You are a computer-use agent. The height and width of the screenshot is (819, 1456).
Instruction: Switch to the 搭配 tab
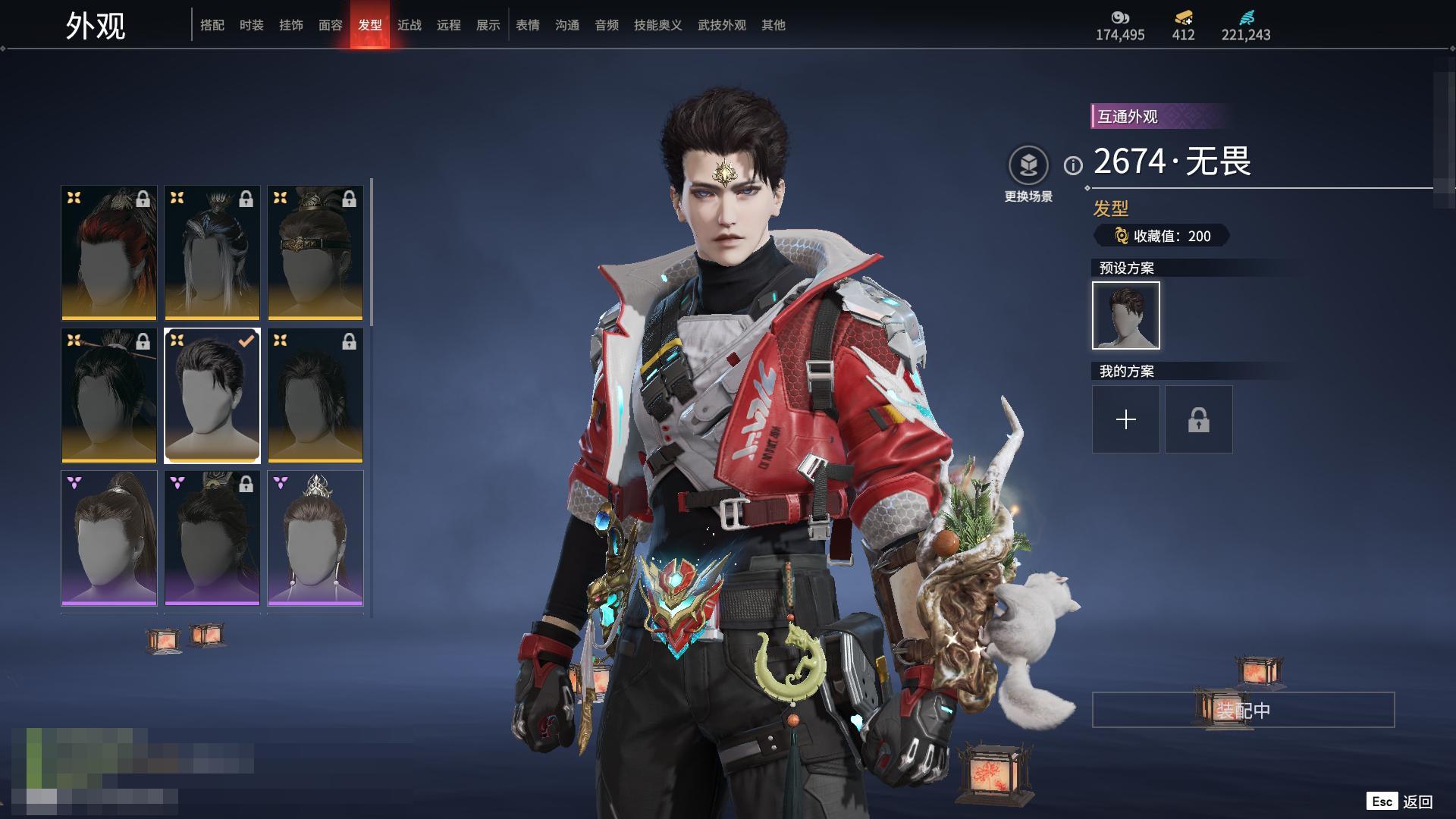click(212, 25)
